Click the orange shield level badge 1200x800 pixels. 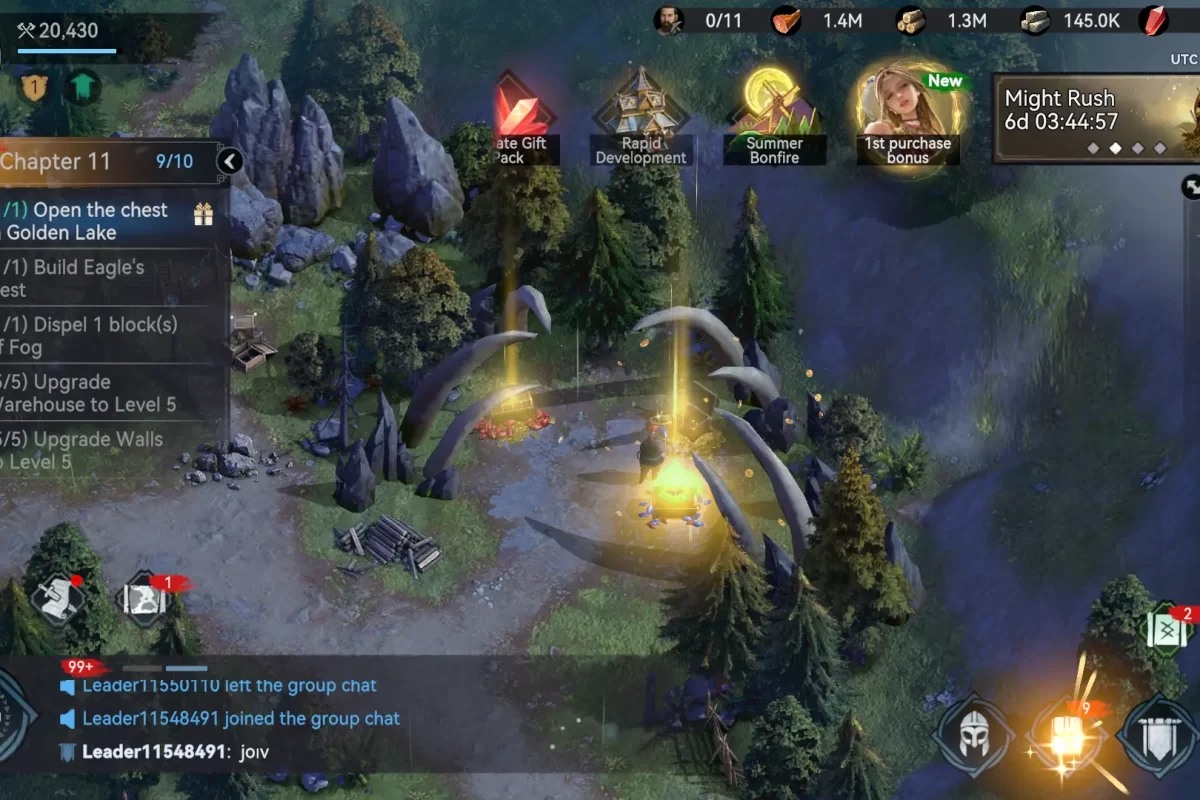[33, 87]
